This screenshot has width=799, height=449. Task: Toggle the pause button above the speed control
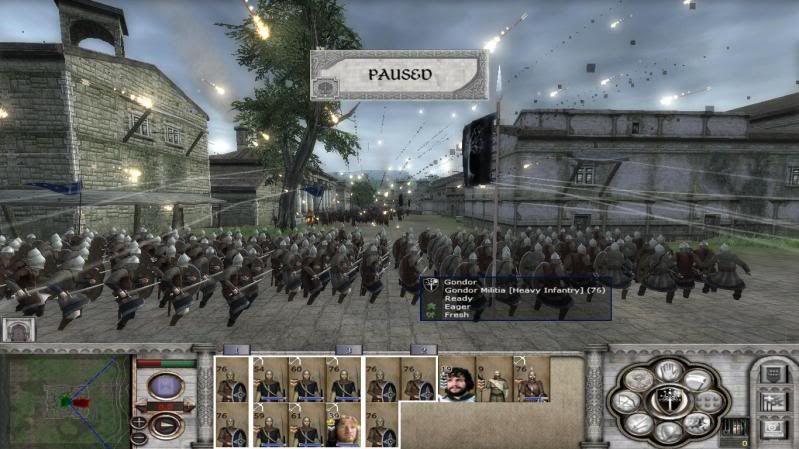click(165, 385)
